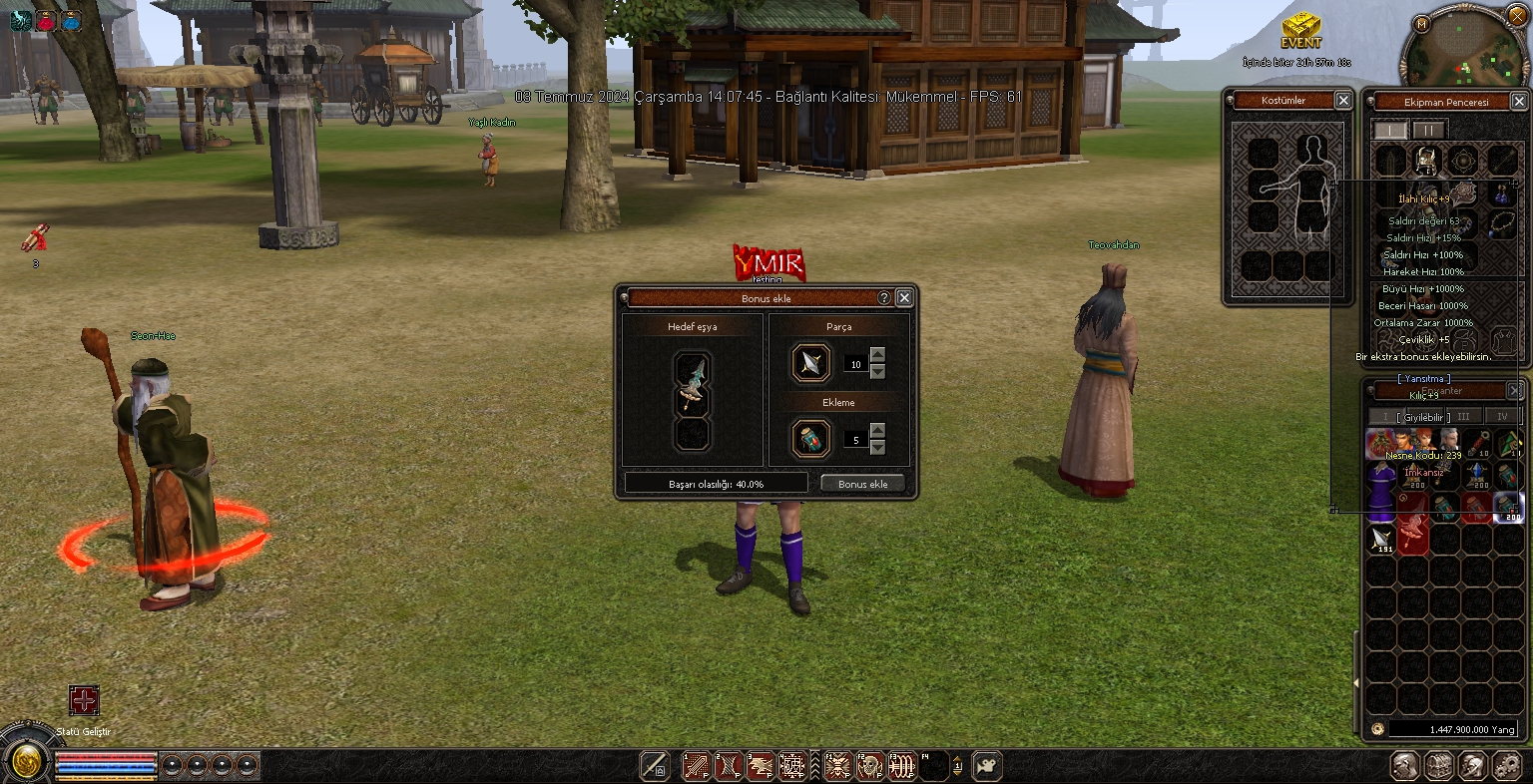Select the Ekleme potion jar slot
This screenshot has height=784, width=1533.
811,439
